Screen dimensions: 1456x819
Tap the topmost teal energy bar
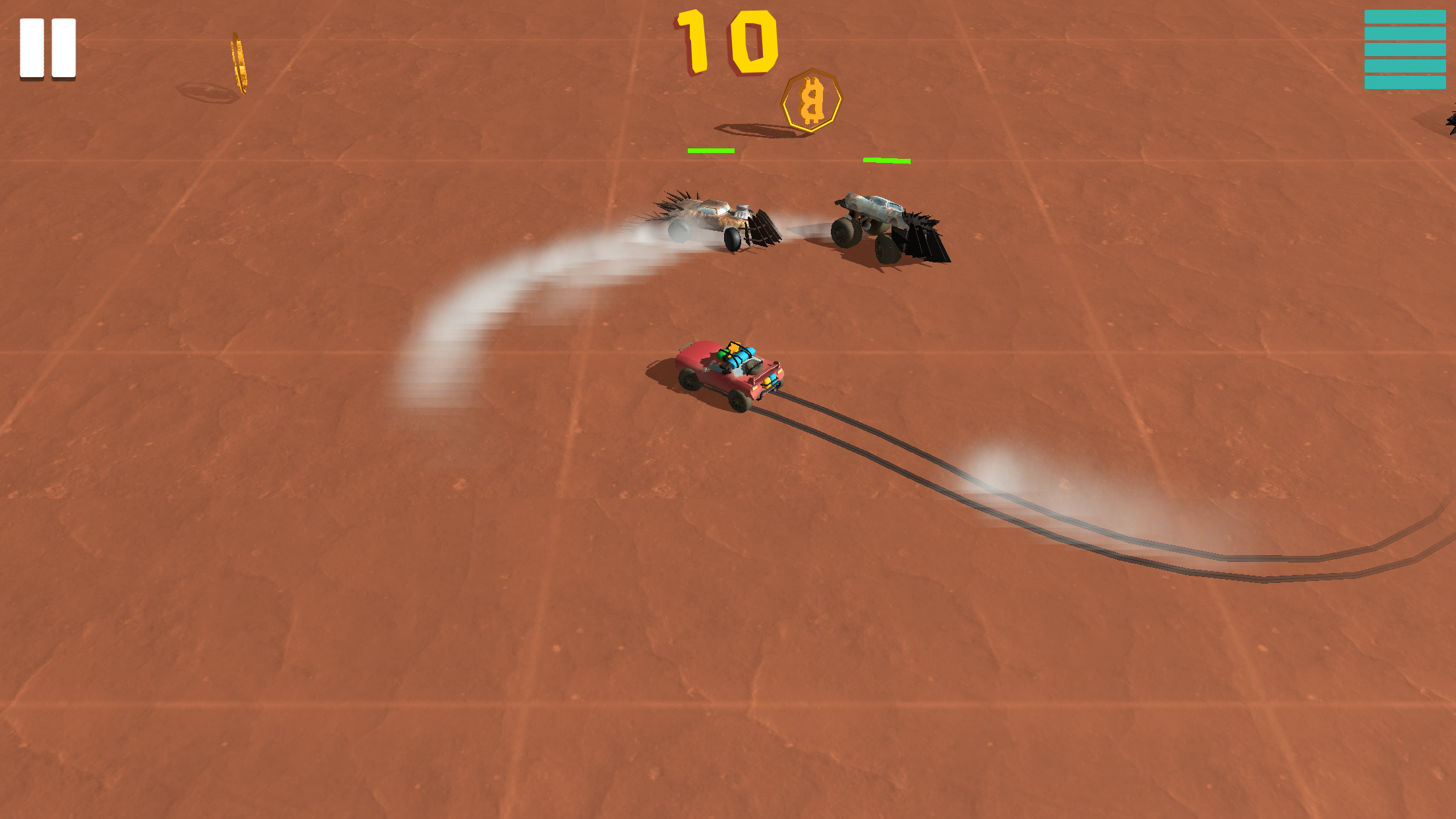point(1405,16)
